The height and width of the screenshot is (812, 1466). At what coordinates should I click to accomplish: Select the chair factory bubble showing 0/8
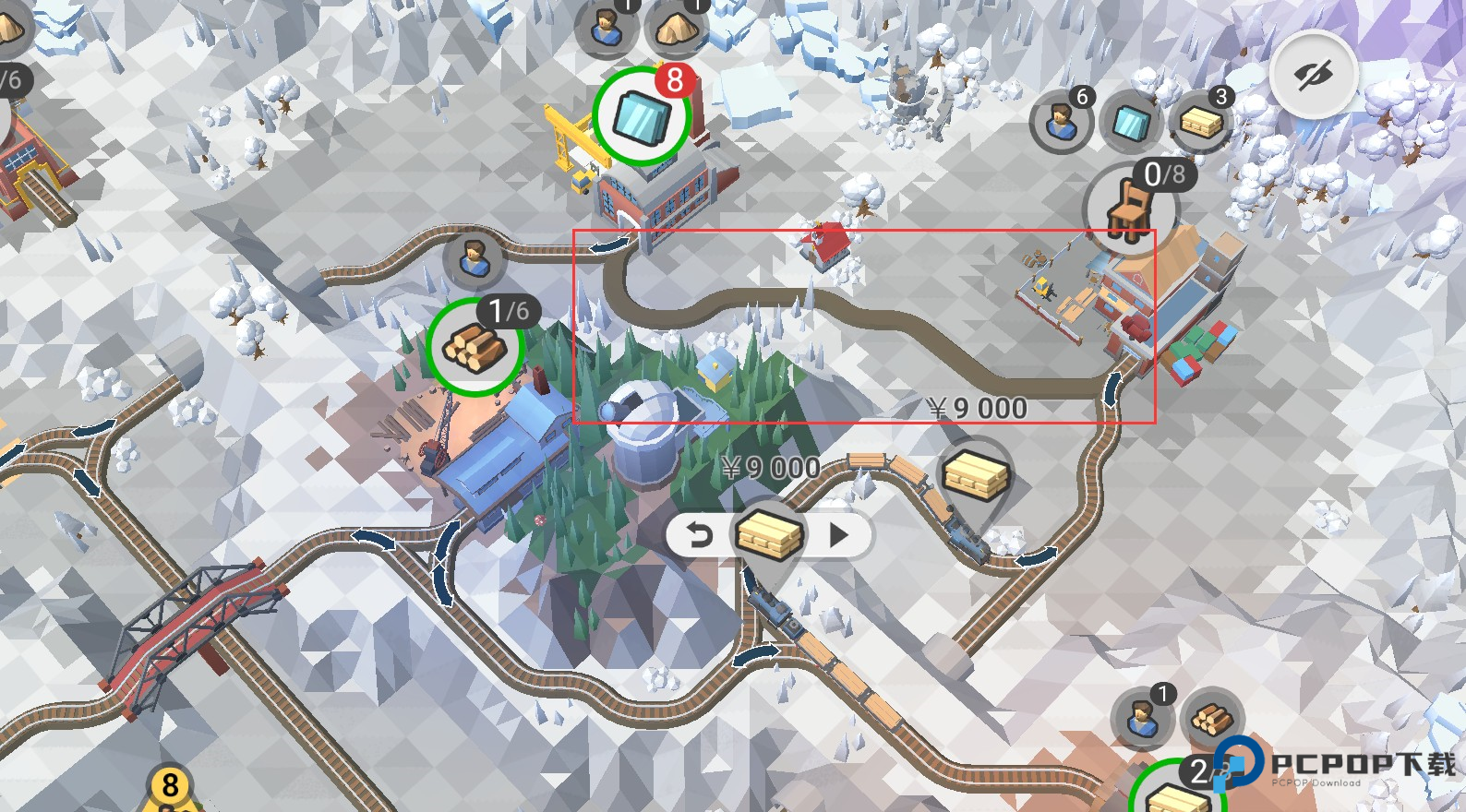pos(1129,209)
